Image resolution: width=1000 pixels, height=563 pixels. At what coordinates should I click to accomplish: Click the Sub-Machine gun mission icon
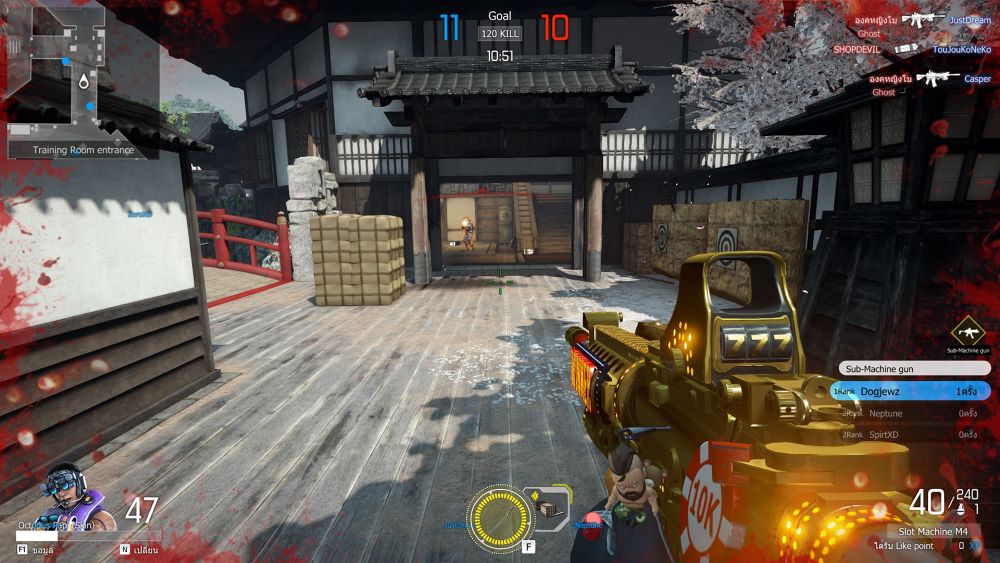(x=968, y=331)
